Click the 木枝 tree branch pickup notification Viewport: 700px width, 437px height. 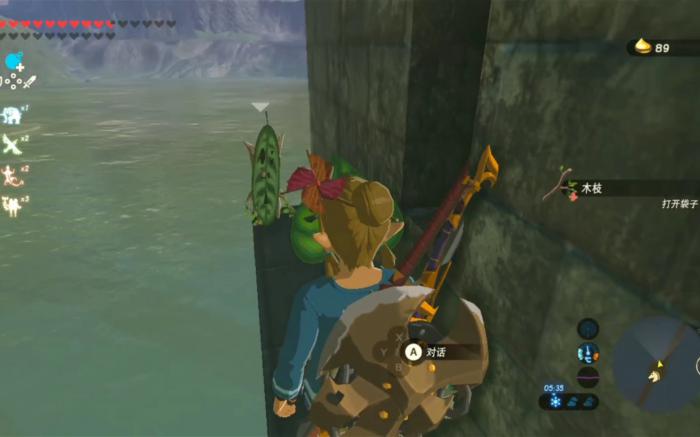[595, 187]
